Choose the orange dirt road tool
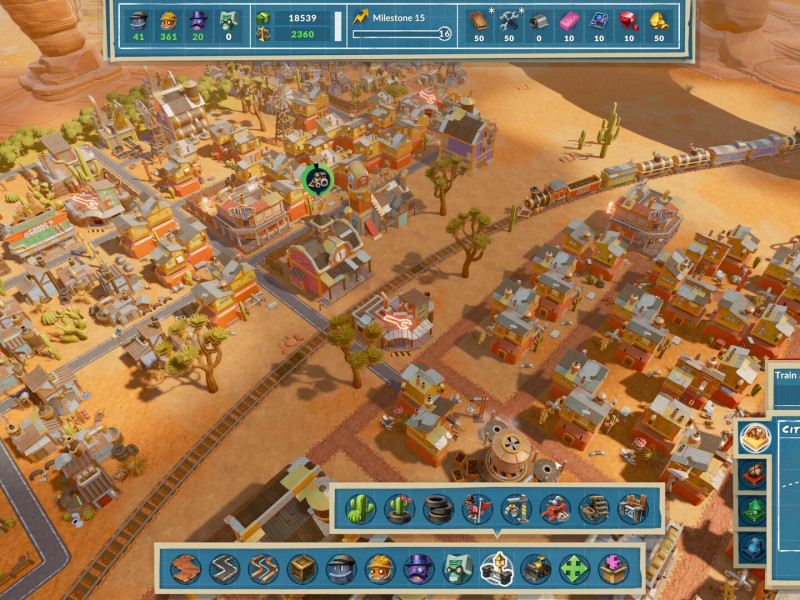The image size is (800, 600). [x=264, y=569]
